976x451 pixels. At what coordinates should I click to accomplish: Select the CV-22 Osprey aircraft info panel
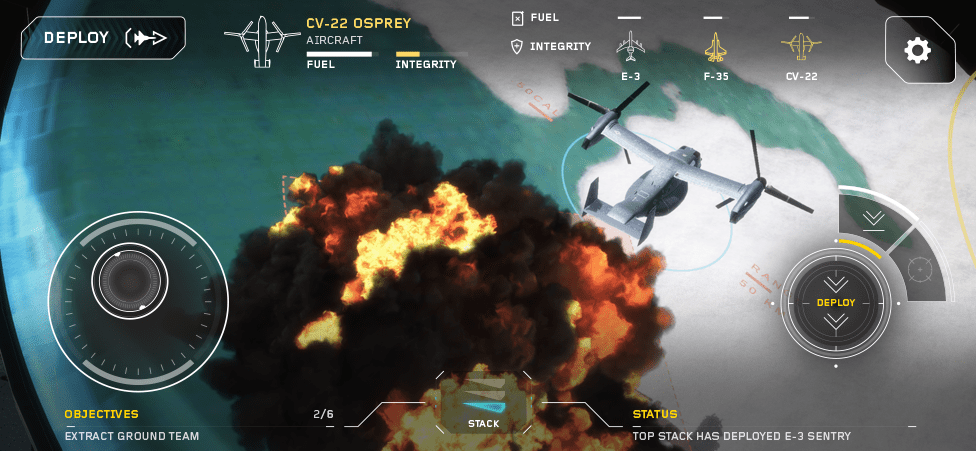[345, 43]
